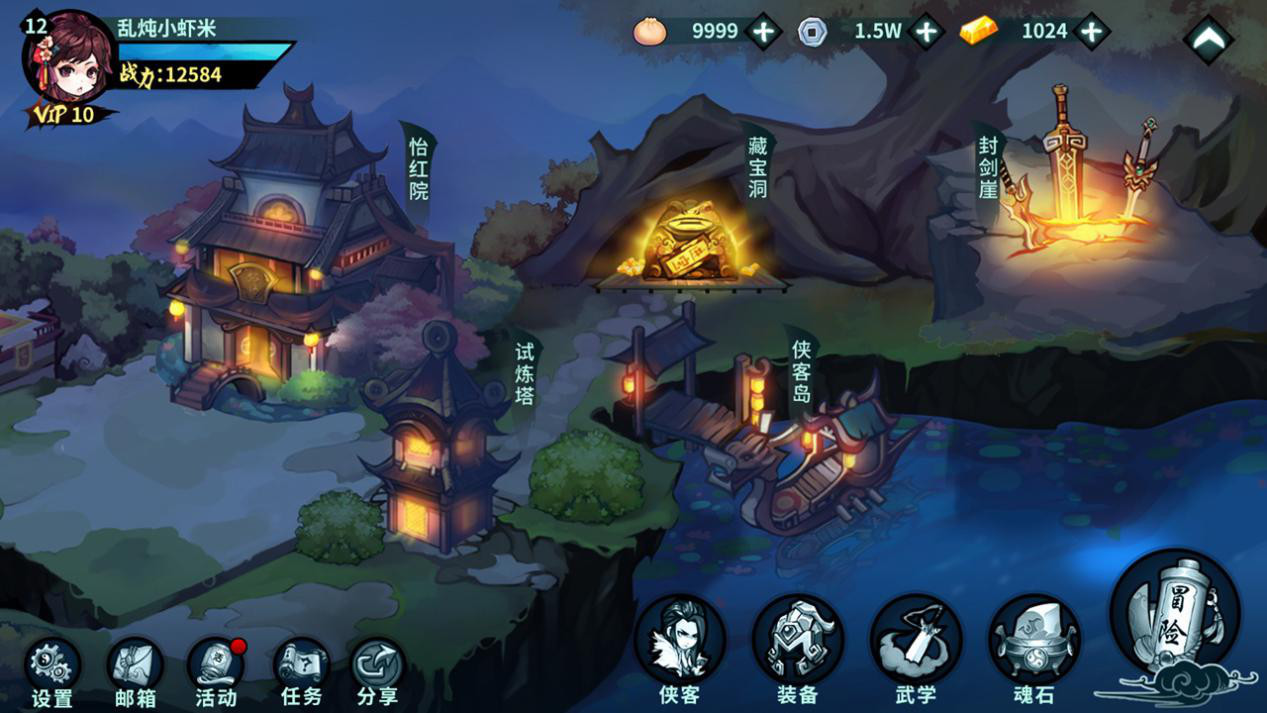Open the 设置 settings menu
Viewport: 1267px width, 713px height.
coord(51,666)
